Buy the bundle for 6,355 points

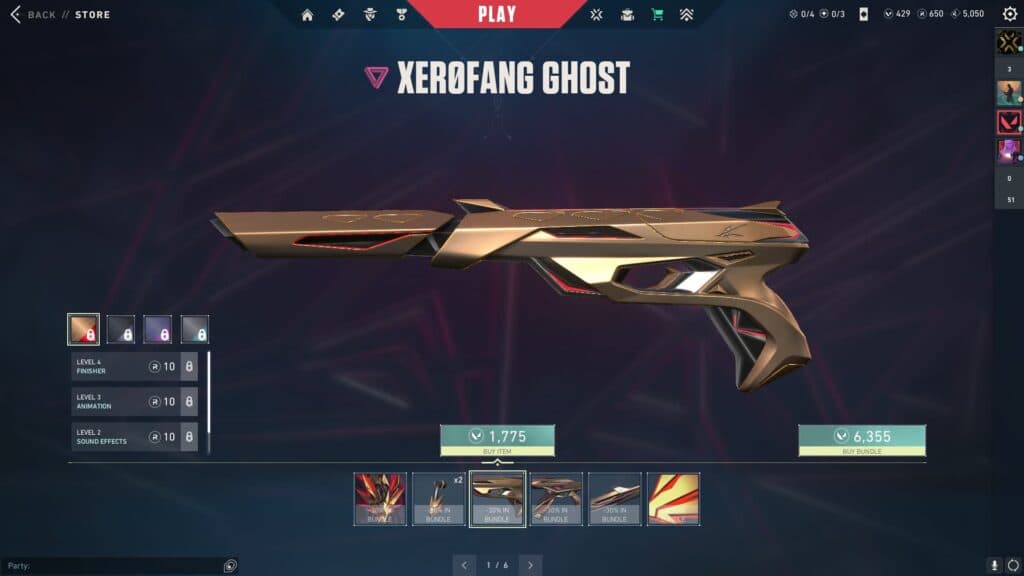[x=861, y=440]
